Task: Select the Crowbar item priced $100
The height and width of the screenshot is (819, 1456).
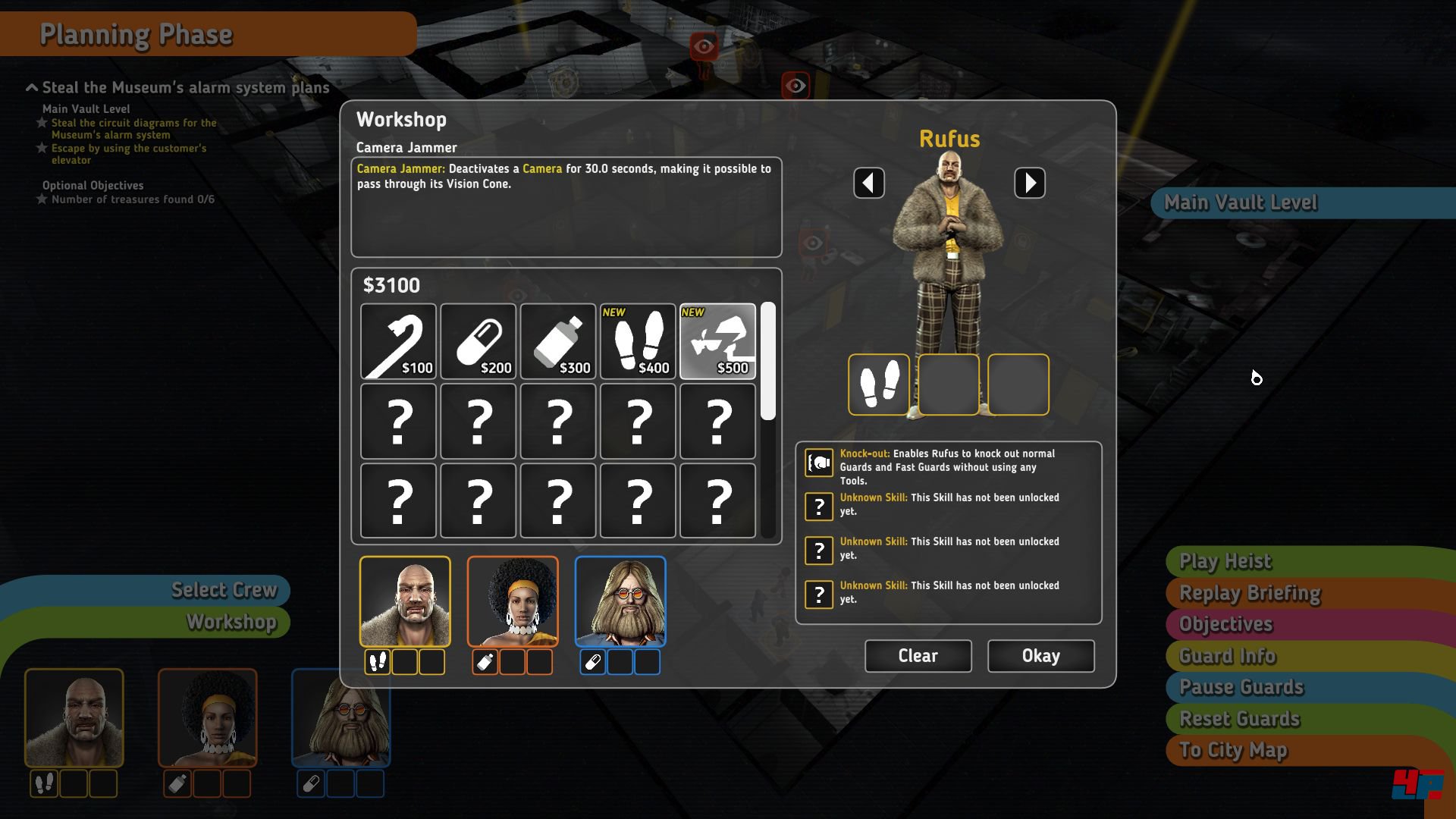Action: (x=398, y=340)
